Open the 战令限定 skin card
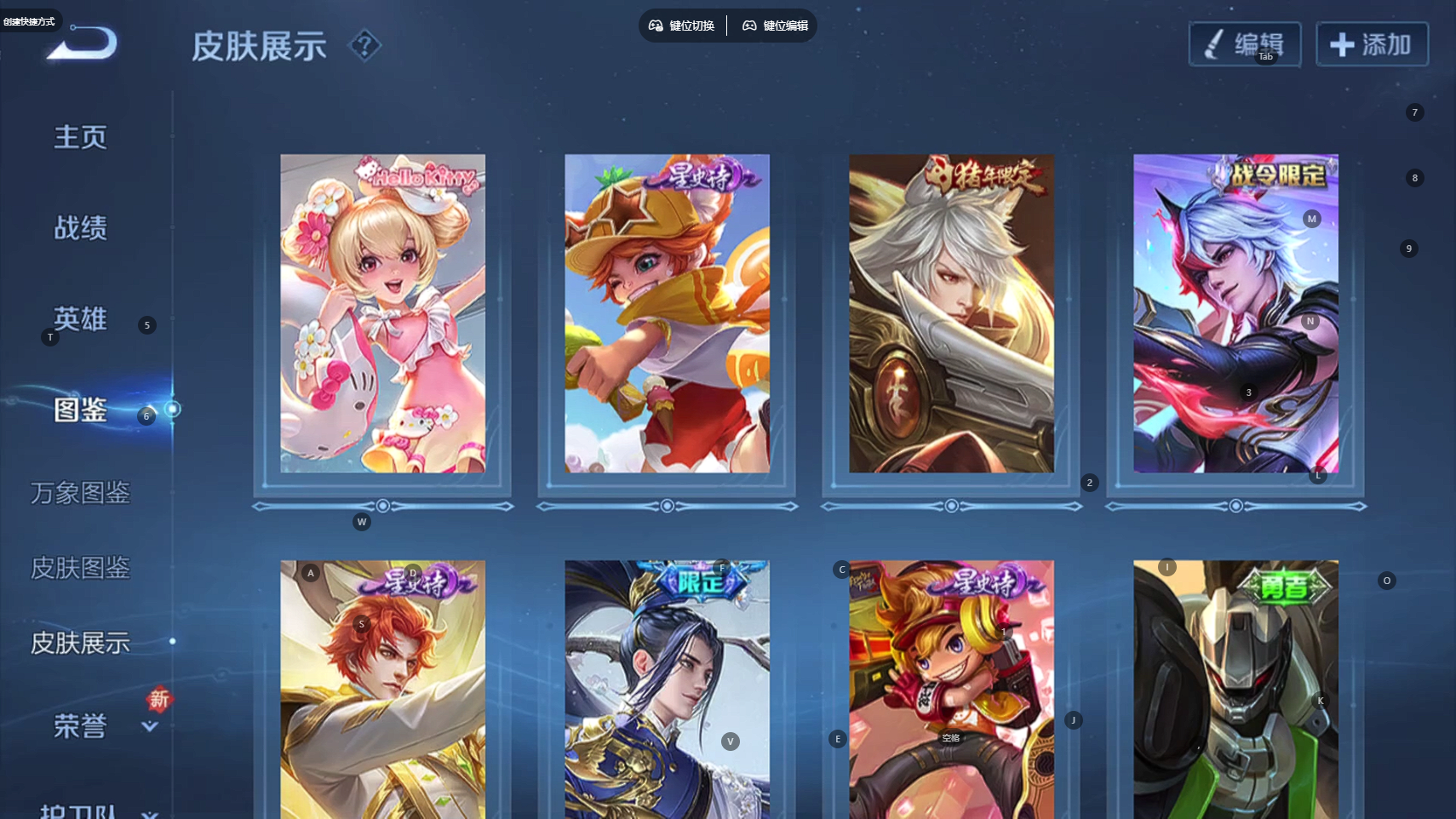This screenshot has height=819, width=1456. (1235, 313)
